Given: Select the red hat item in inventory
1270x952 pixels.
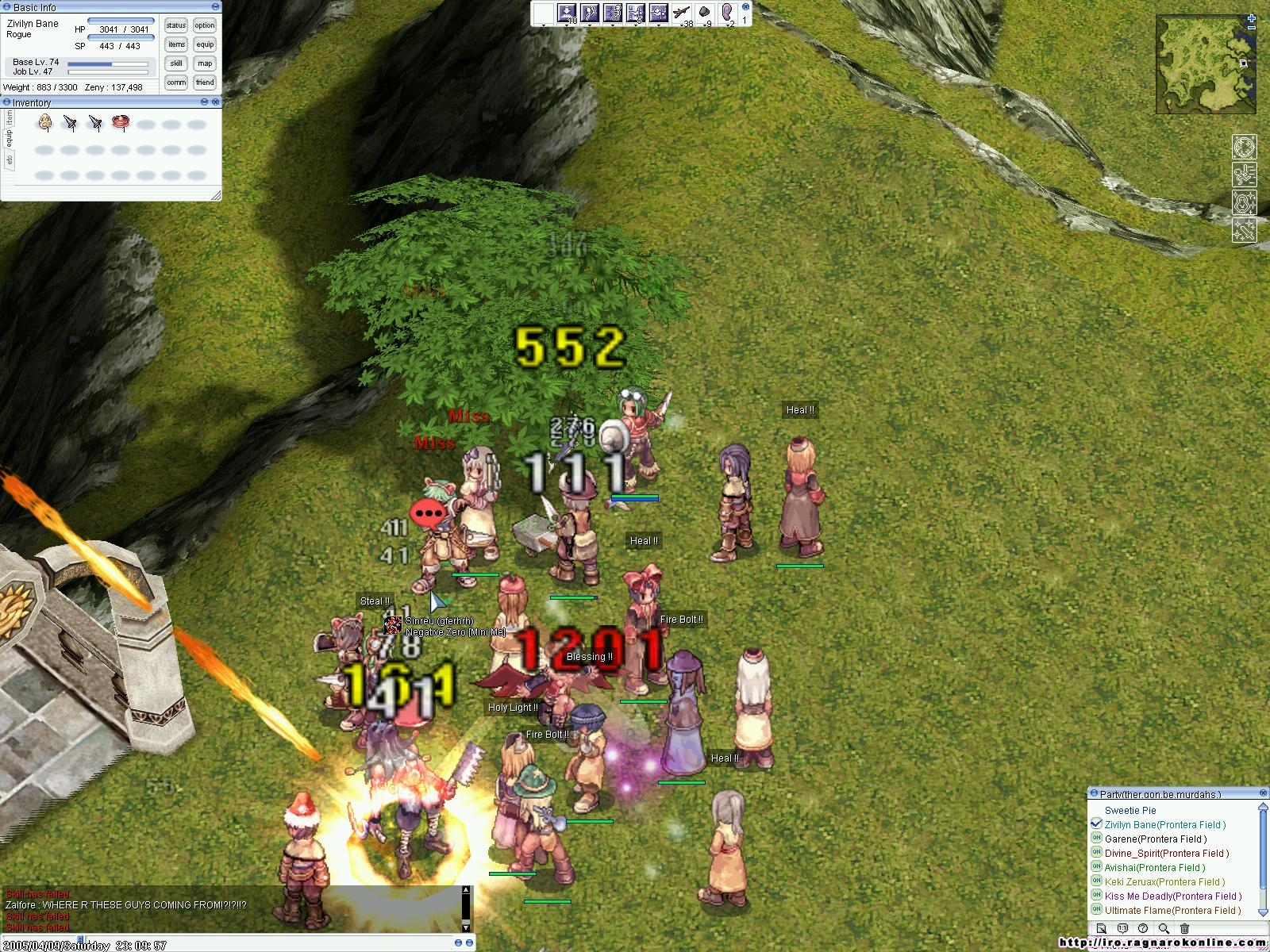Looking at the screenshot, I should (x=121, y=123).
